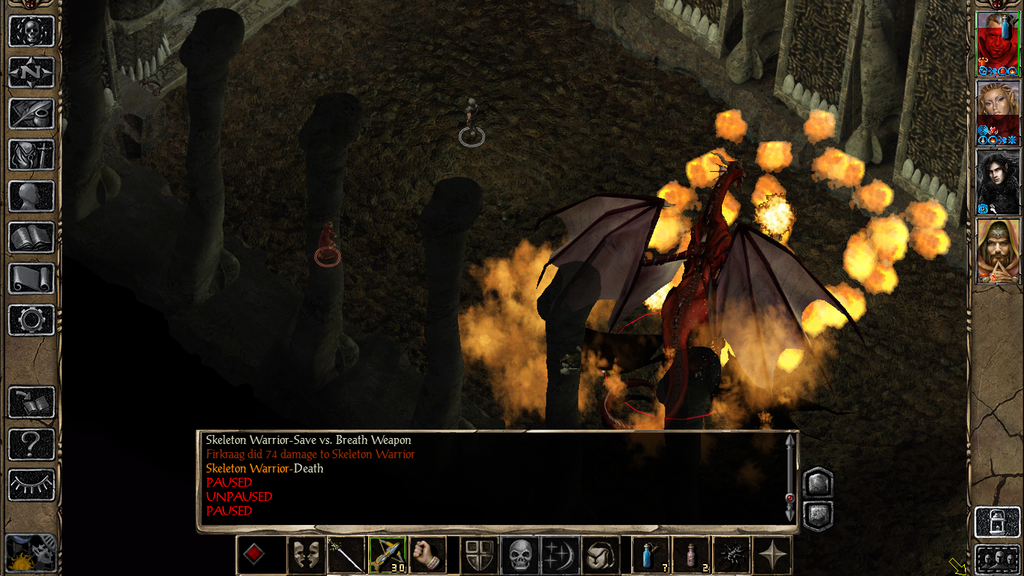Select the hooded bearded man portrait
Viewport: 1024px width, 576px height.
[x=997, y=250]
